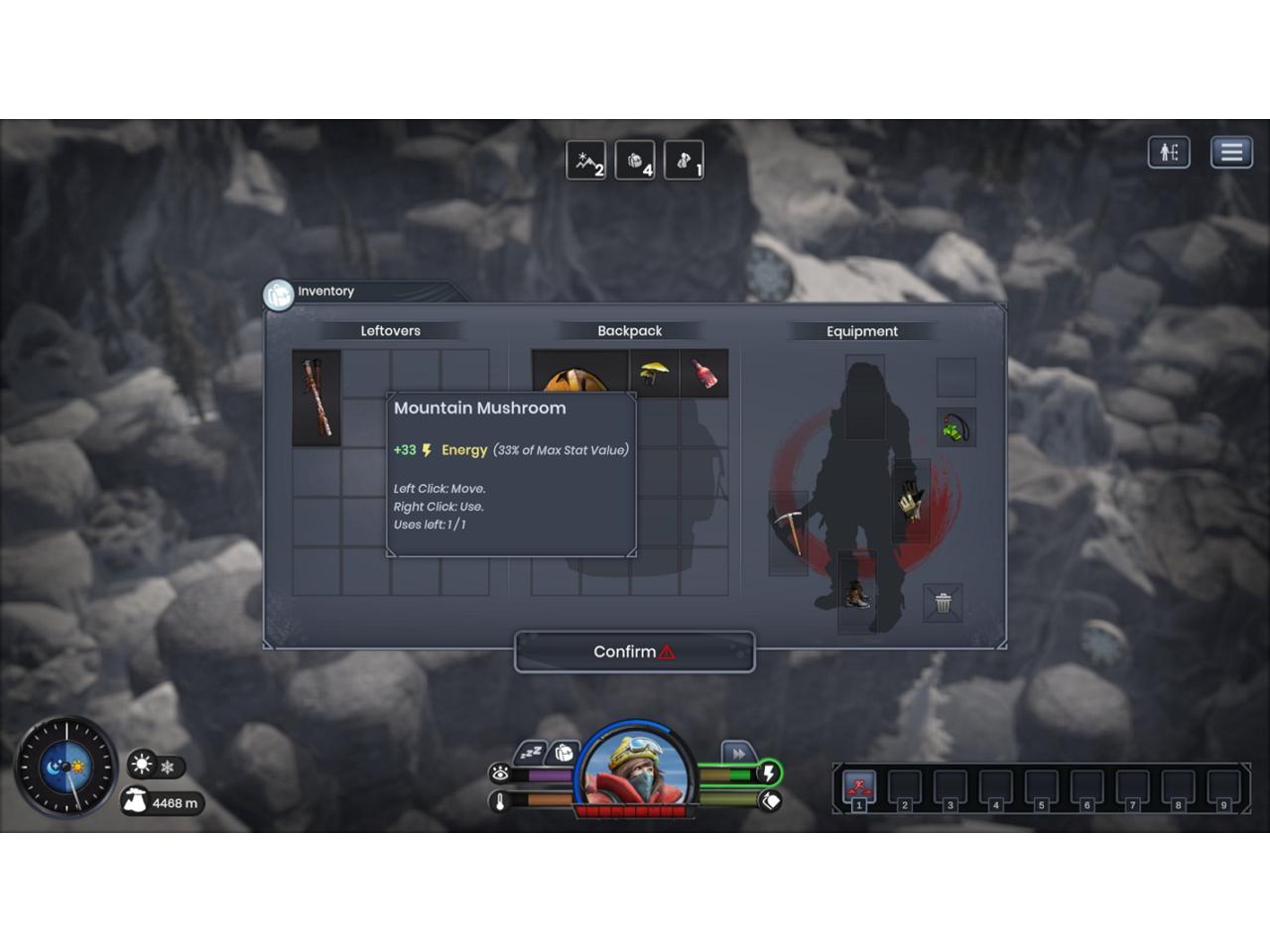This screenshot has height=952, width=1270.
Task: Select the equipped ice axe slot
Action: coord(790,531)
